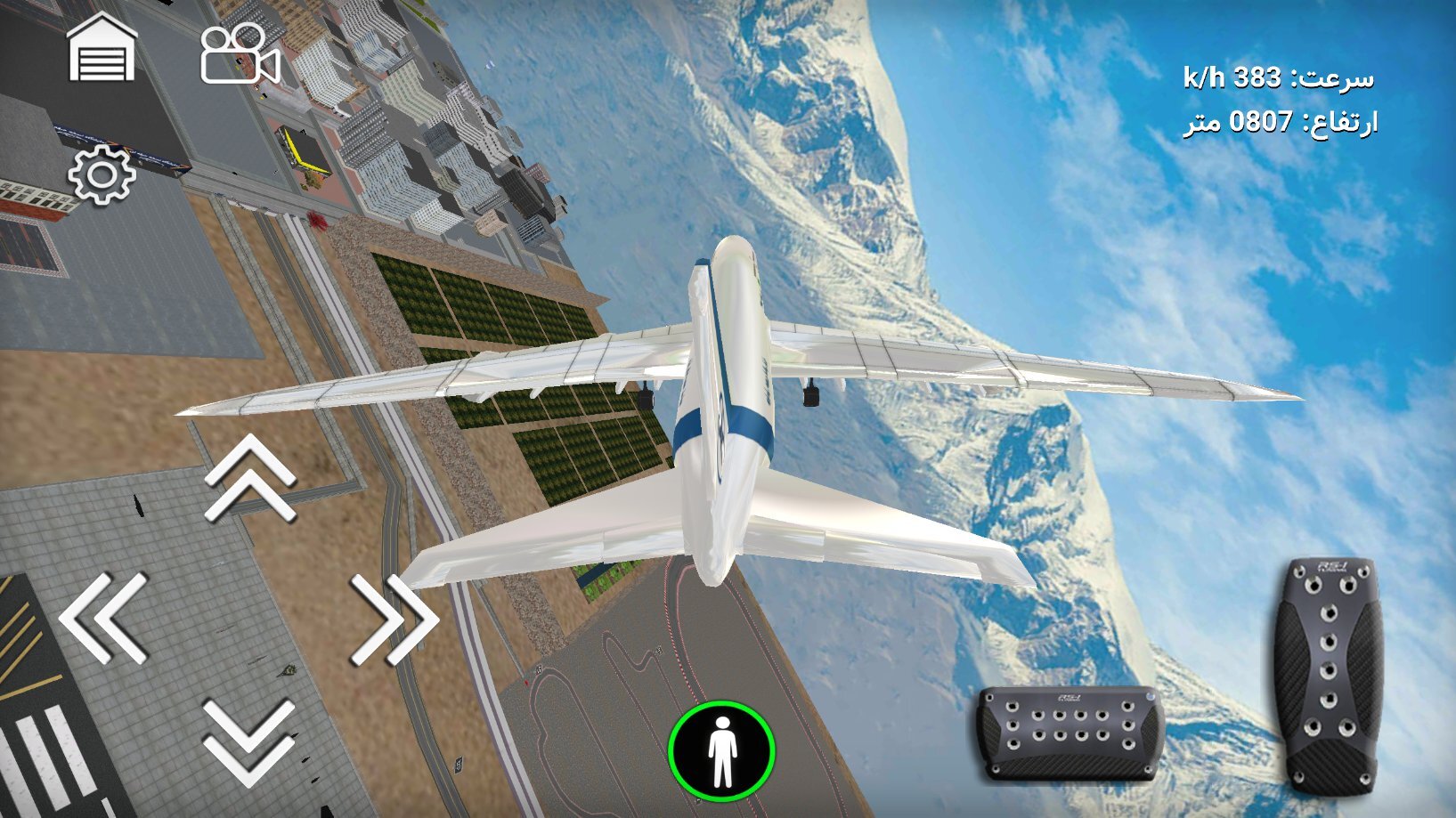Screen dimensions: 1456x818
Task: Open the garage icon
Action: click(x=102, y=49)
